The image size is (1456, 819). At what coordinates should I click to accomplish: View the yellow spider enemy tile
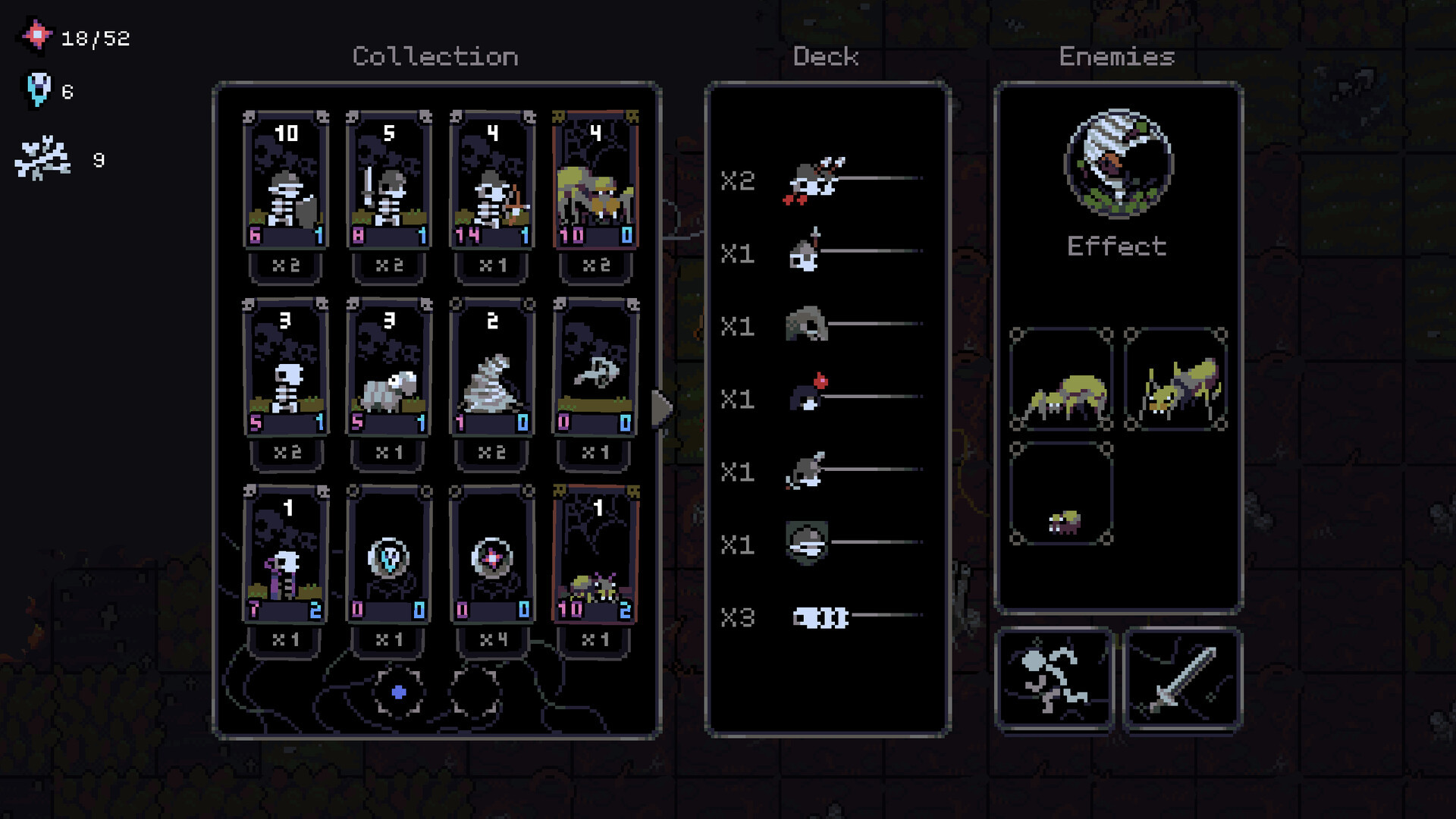point(1061,379)
